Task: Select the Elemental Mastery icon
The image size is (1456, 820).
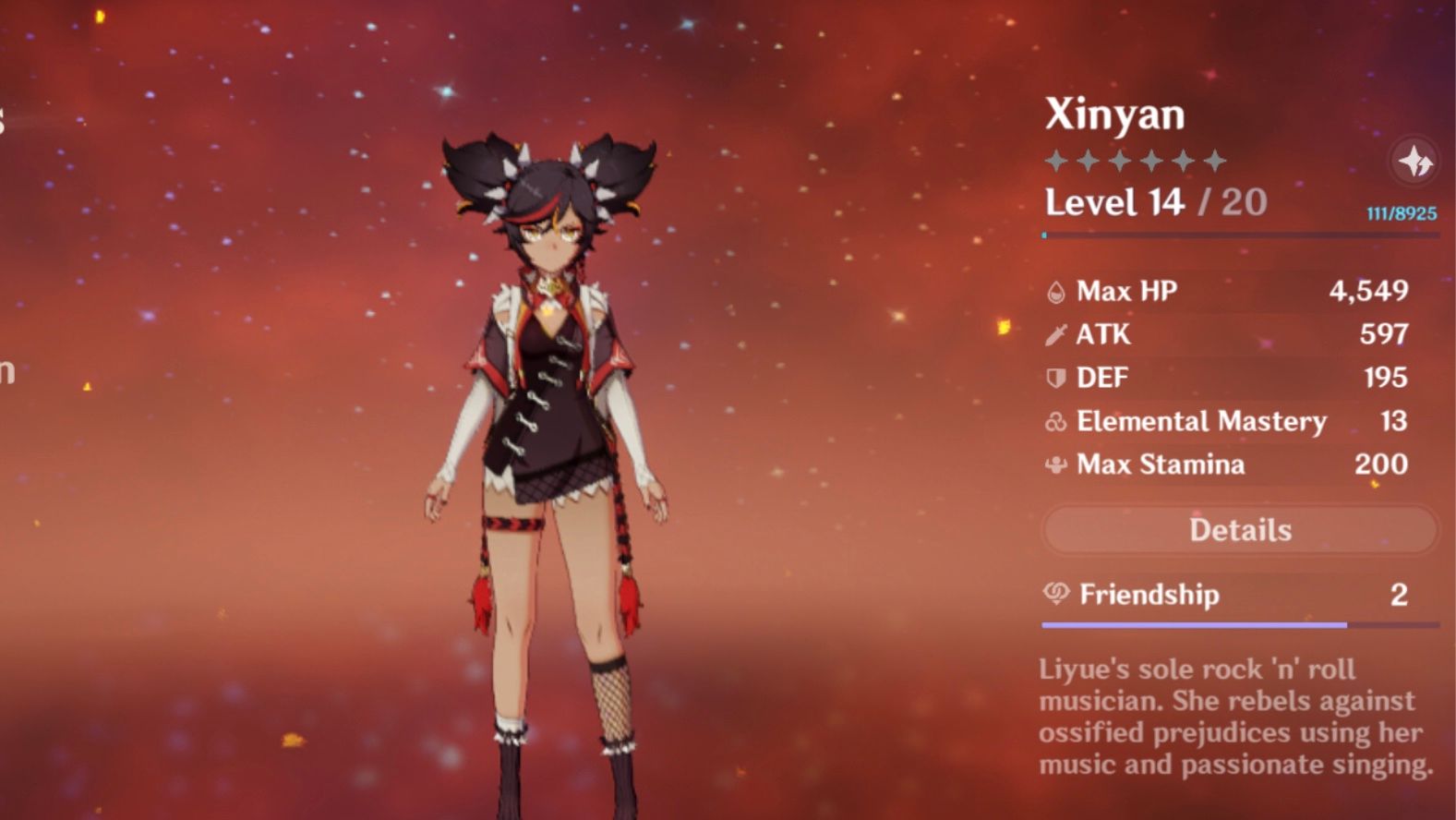Action: 1055,421
